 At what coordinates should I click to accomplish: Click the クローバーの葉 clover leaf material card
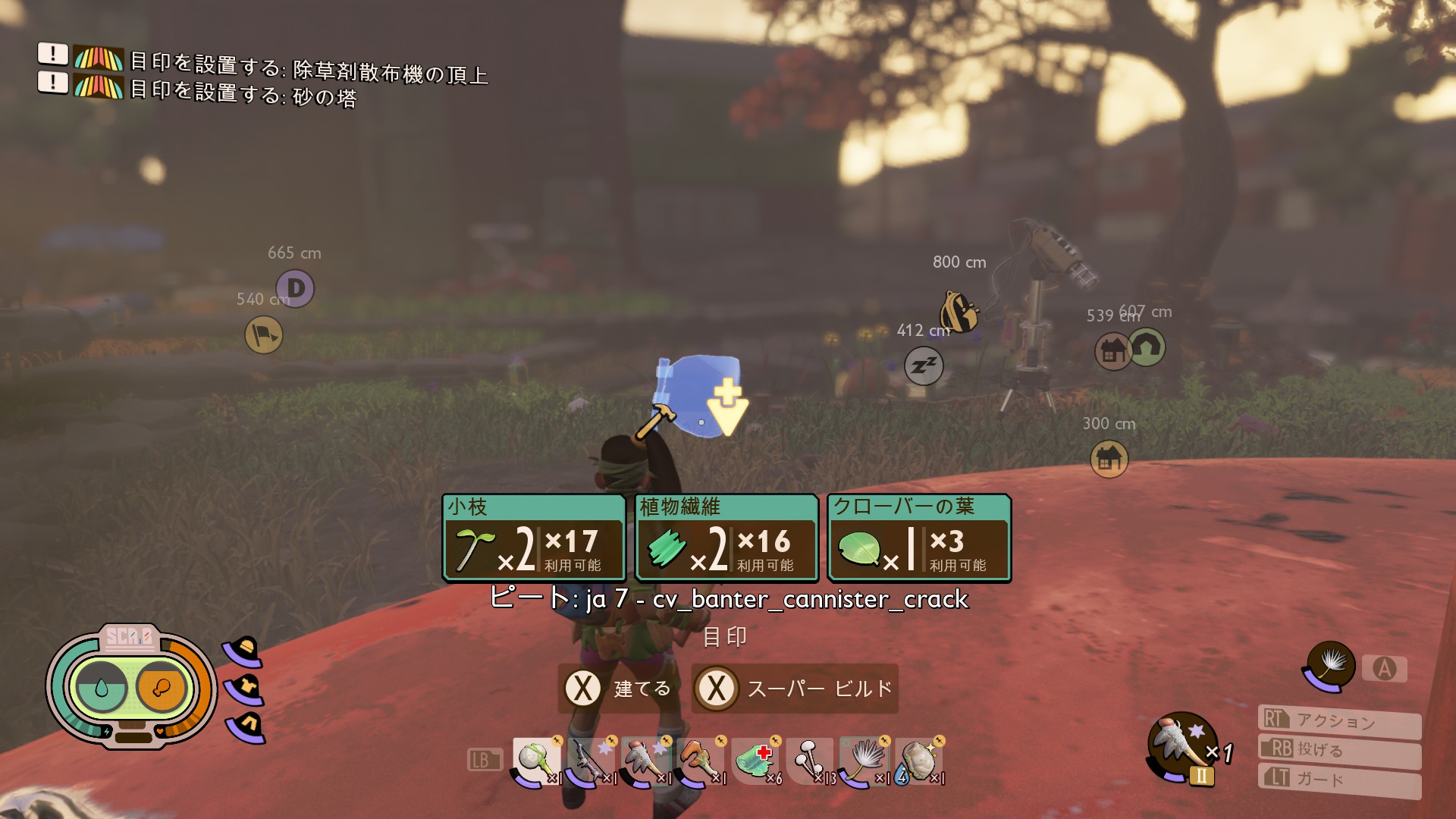tap(919, 538)
